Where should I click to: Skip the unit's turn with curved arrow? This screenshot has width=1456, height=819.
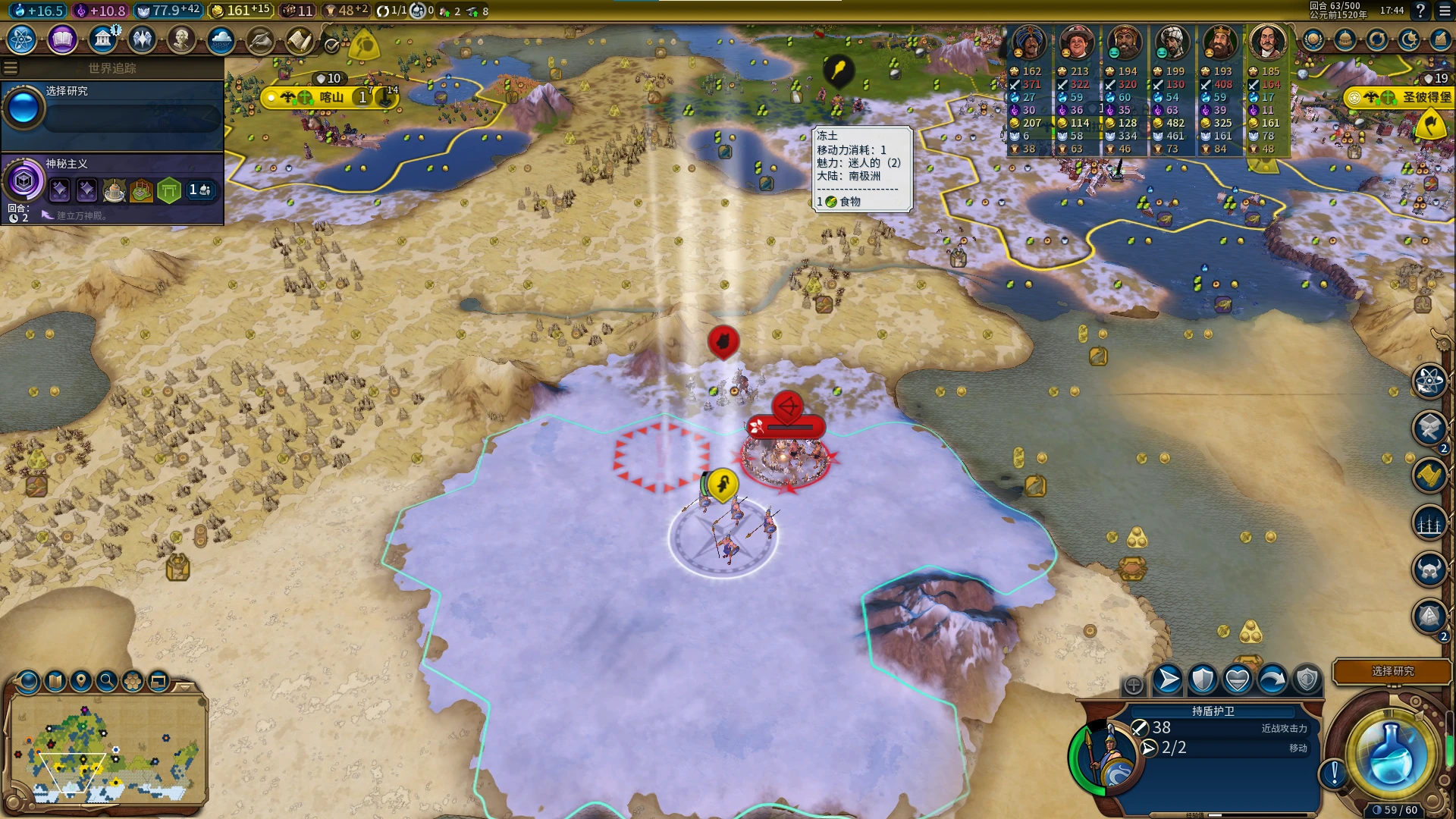pyautogui.click(x=1272, y=679)
